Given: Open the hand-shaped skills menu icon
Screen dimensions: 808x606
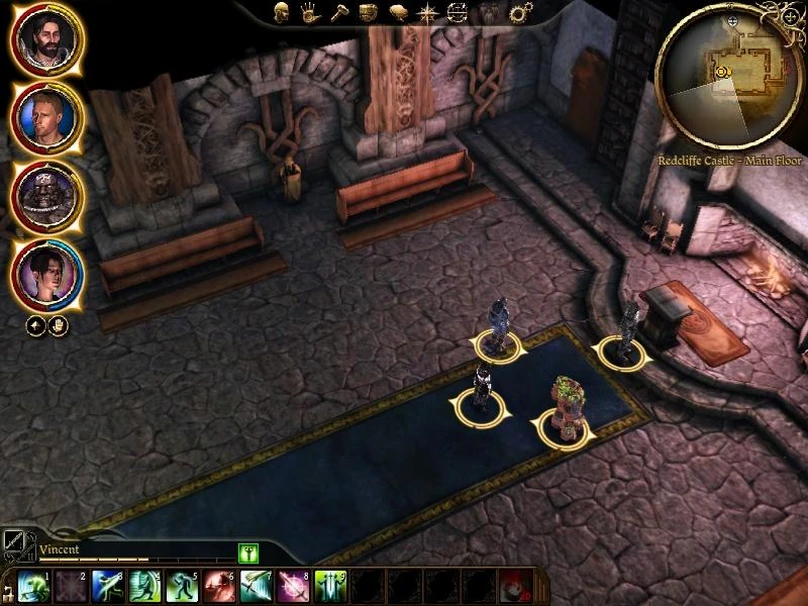Looking at the screenshot, I should tap(311, 13).
